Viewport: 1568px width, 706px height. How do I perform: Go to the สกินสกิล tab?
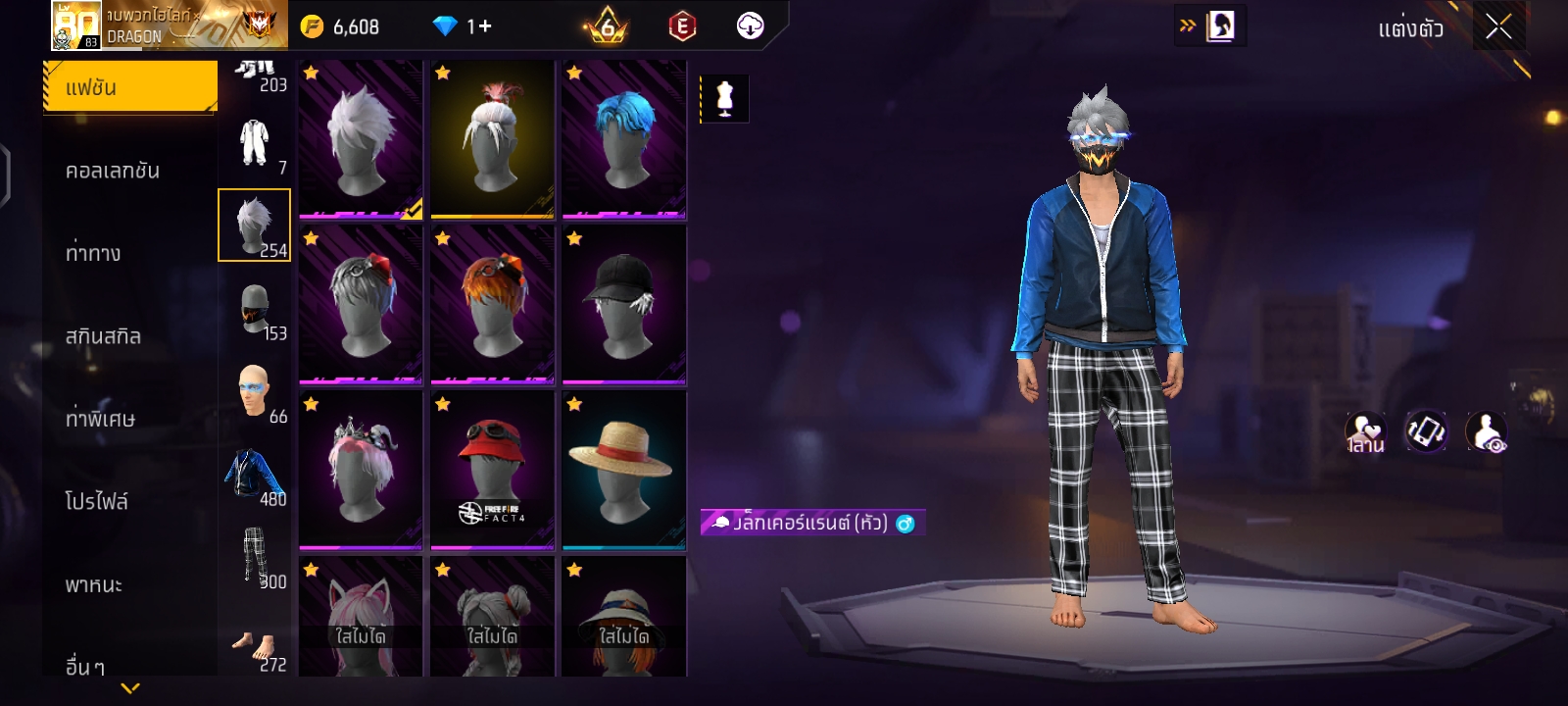103,336
